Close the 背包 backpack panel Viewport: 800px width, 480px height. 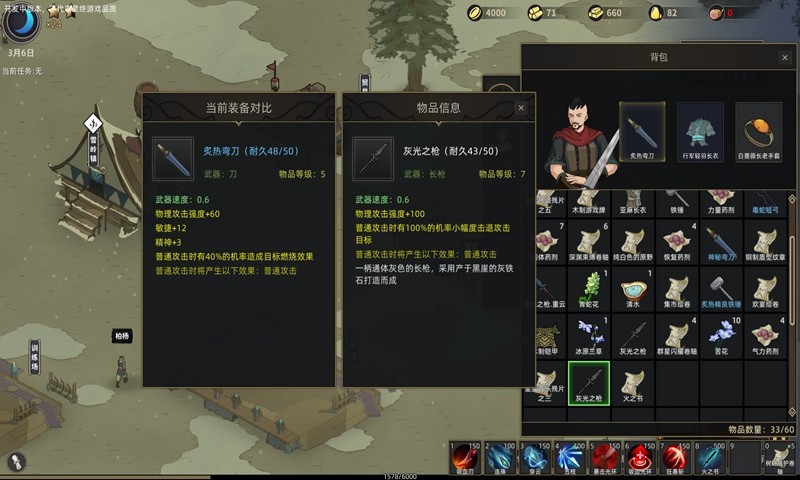pos(785,58)
